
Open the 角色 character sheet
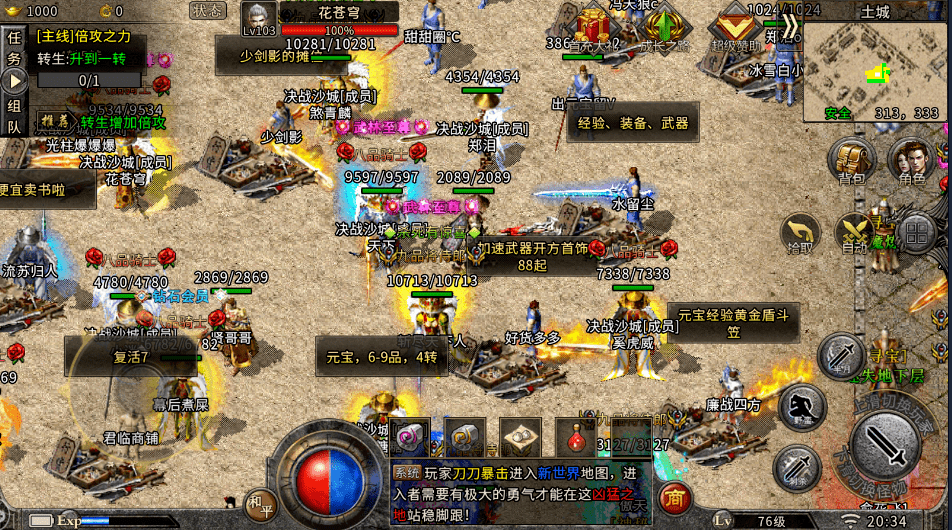[911, 160]
